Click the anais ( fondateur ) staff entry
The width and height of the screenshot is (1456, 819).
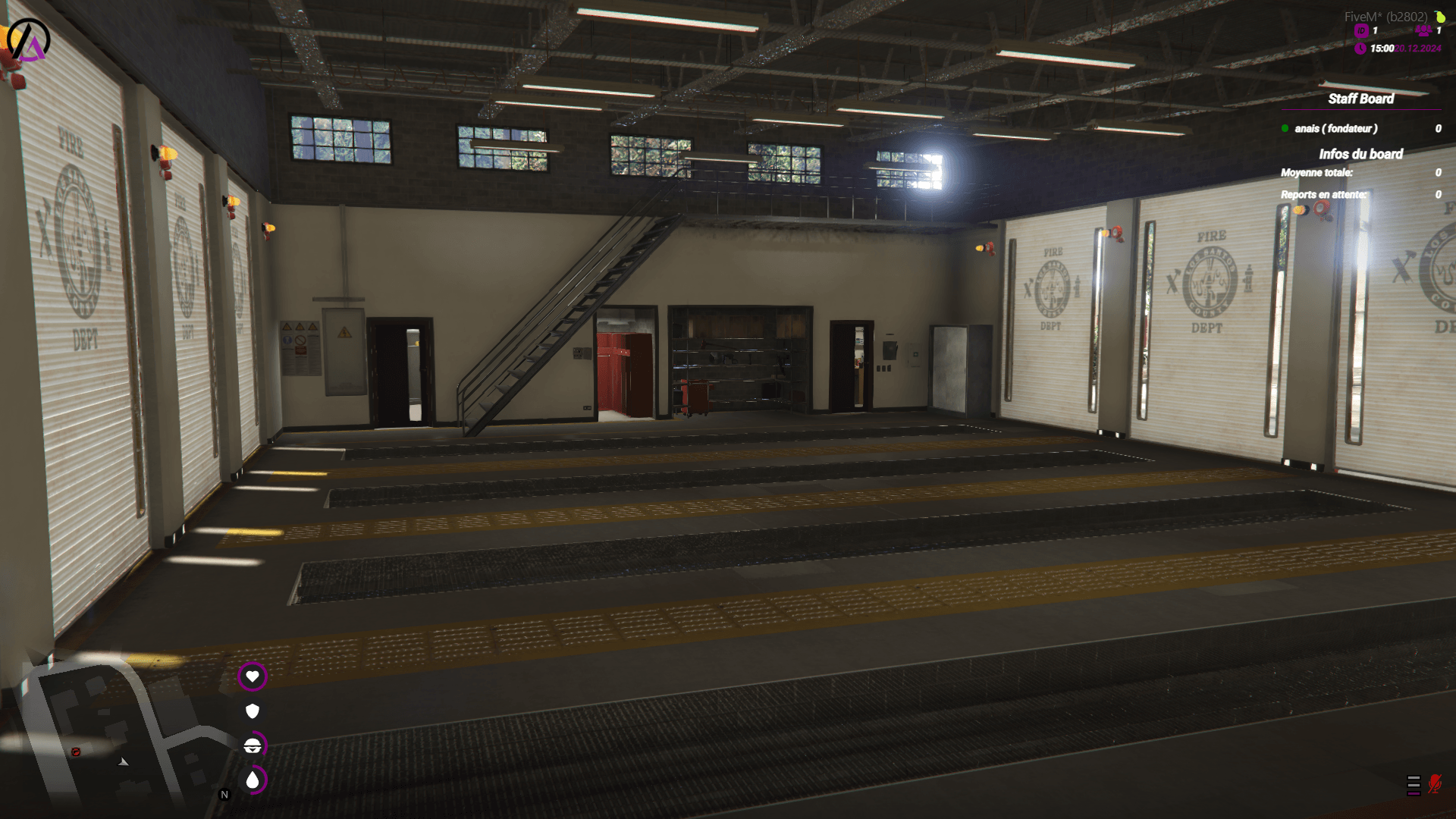[1338, 129]
